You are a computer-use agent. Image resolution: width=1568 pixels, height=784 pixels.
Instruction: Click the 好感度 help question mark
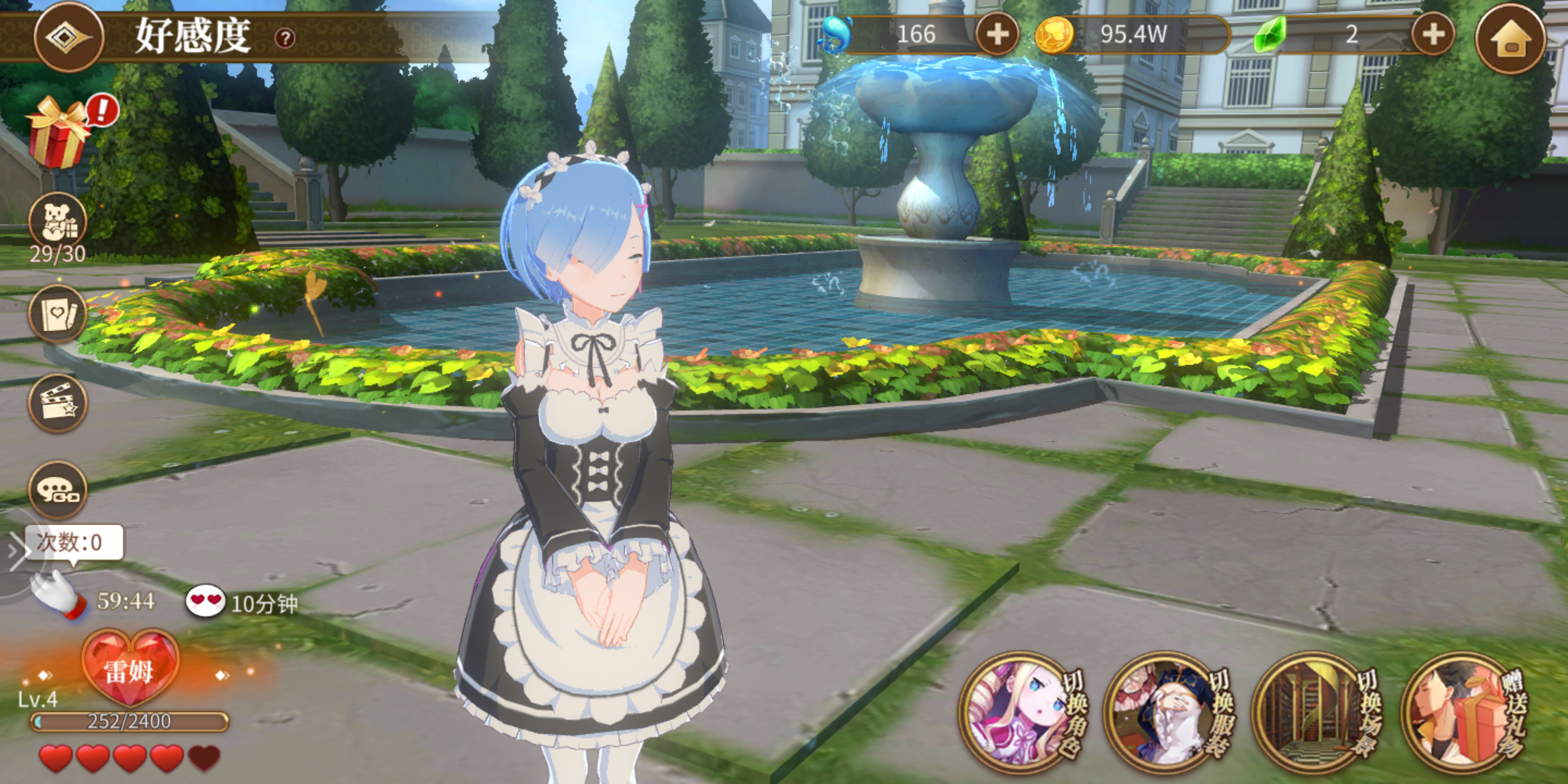click(285, 37)
